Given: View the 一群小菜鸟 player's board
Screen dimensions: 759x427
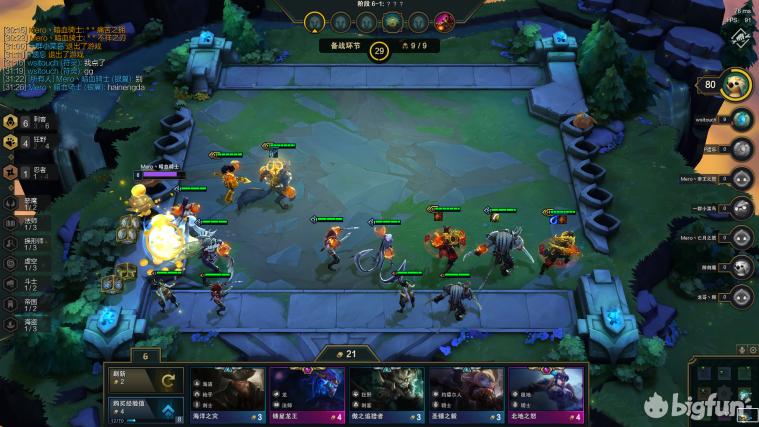Looking at the screenshot, I should 741,208.
